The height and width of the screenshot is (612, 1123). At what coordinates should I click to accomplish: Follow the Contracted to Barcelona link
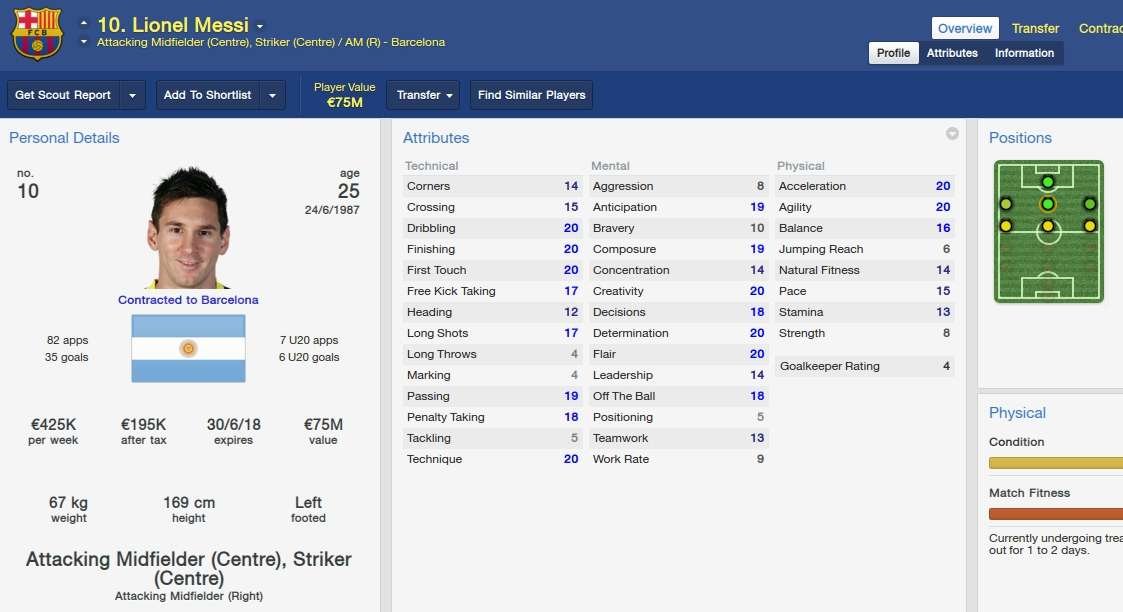pos(188,300)
